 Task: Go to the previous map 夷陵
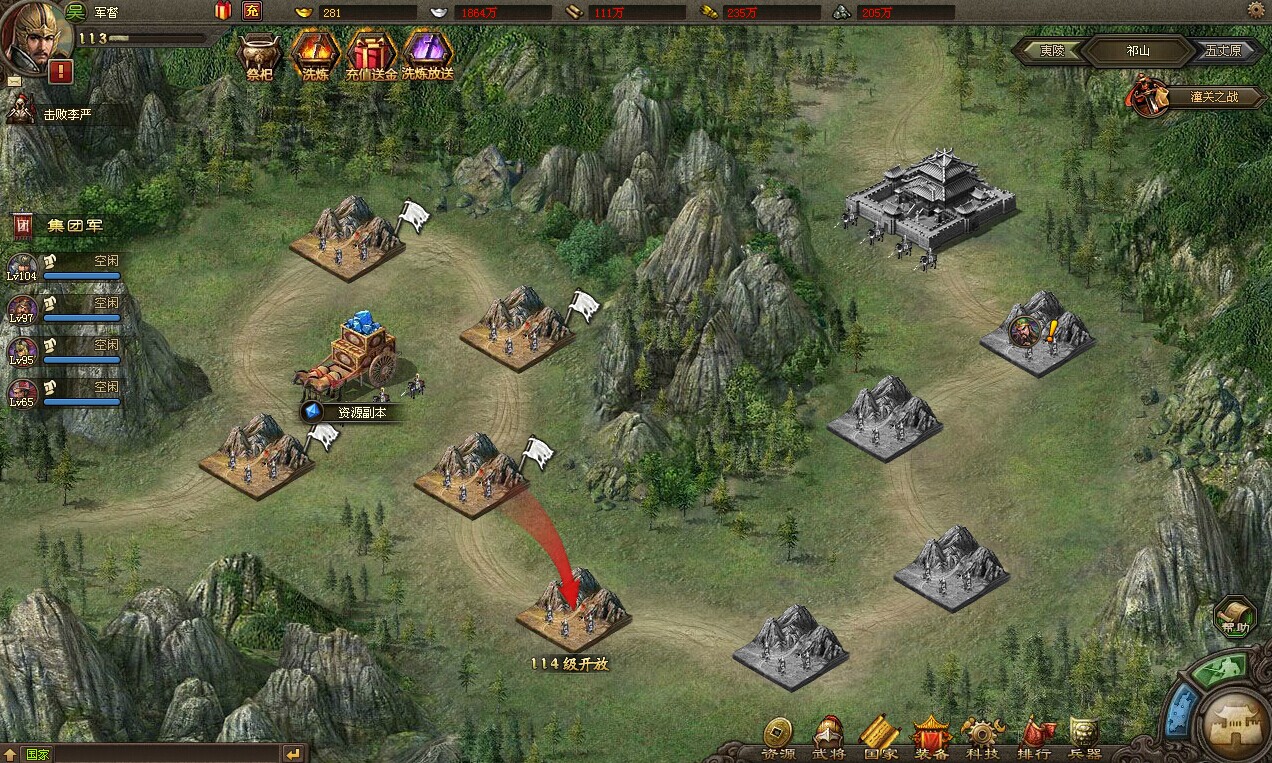click(1051, 51)
